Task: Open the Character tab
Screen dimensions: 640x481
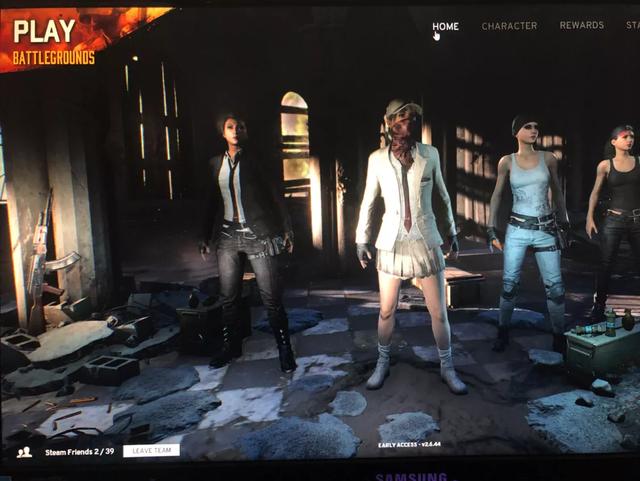Action: (x=509, y=26)
